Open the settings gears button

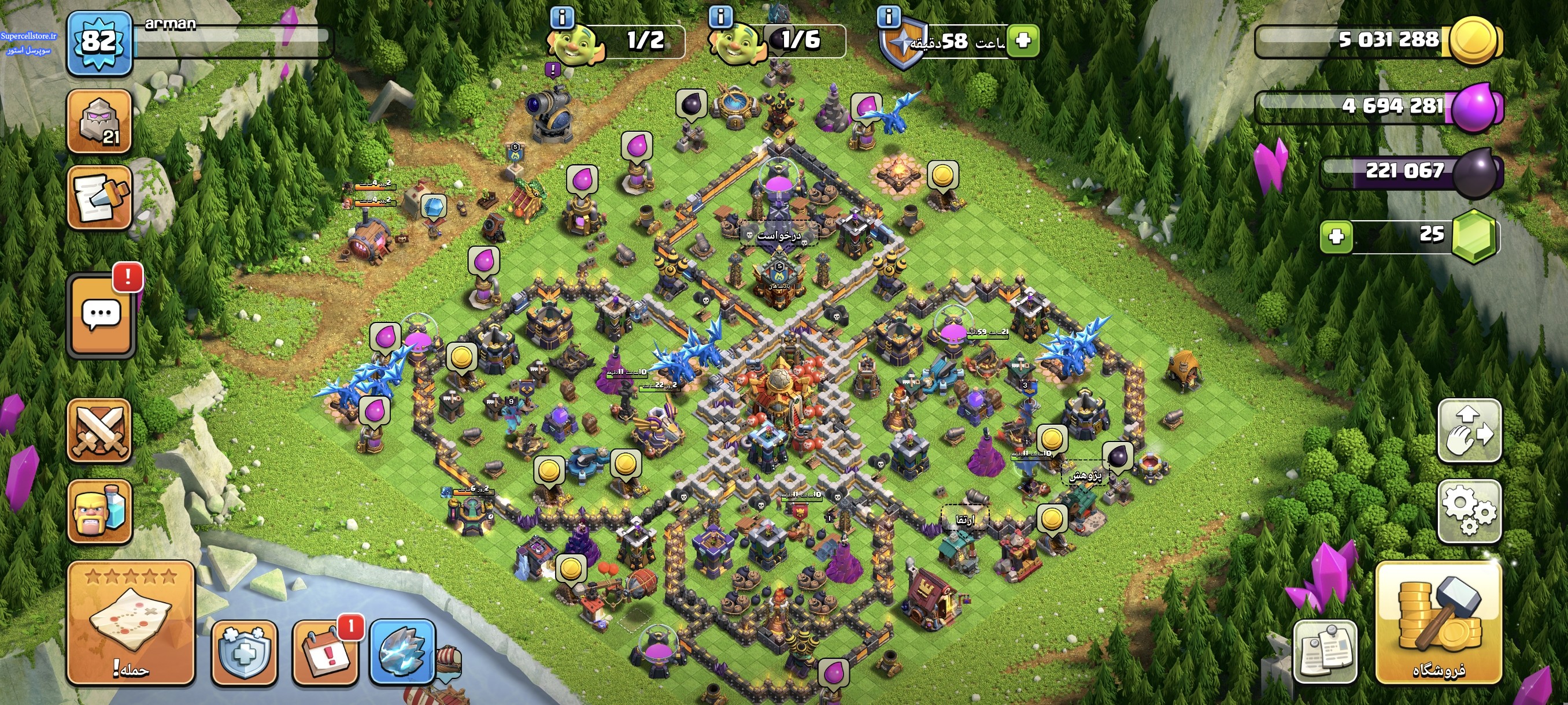[1469, 511]
